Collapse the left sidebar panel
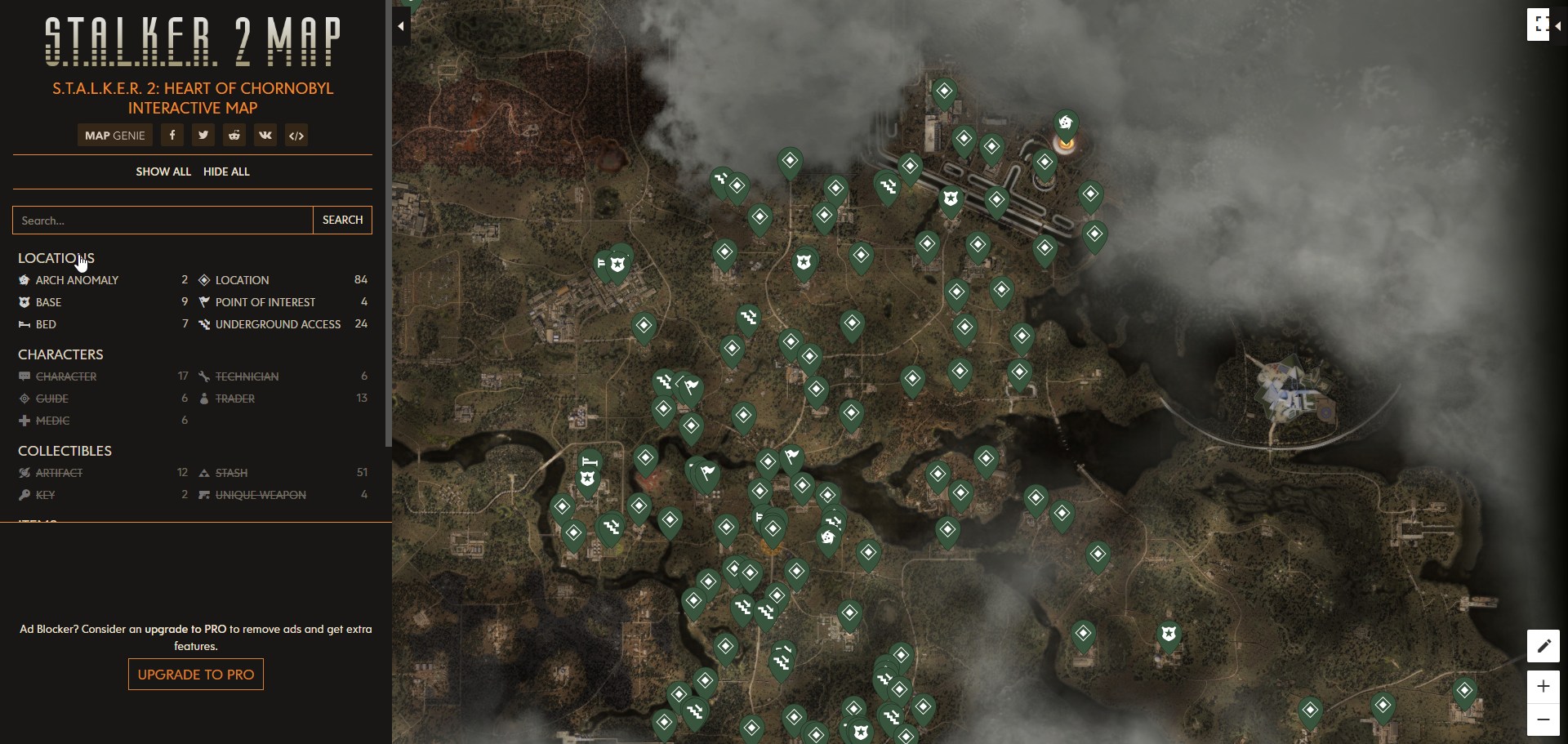1568x744 pixels. click(x=401, y=25)
